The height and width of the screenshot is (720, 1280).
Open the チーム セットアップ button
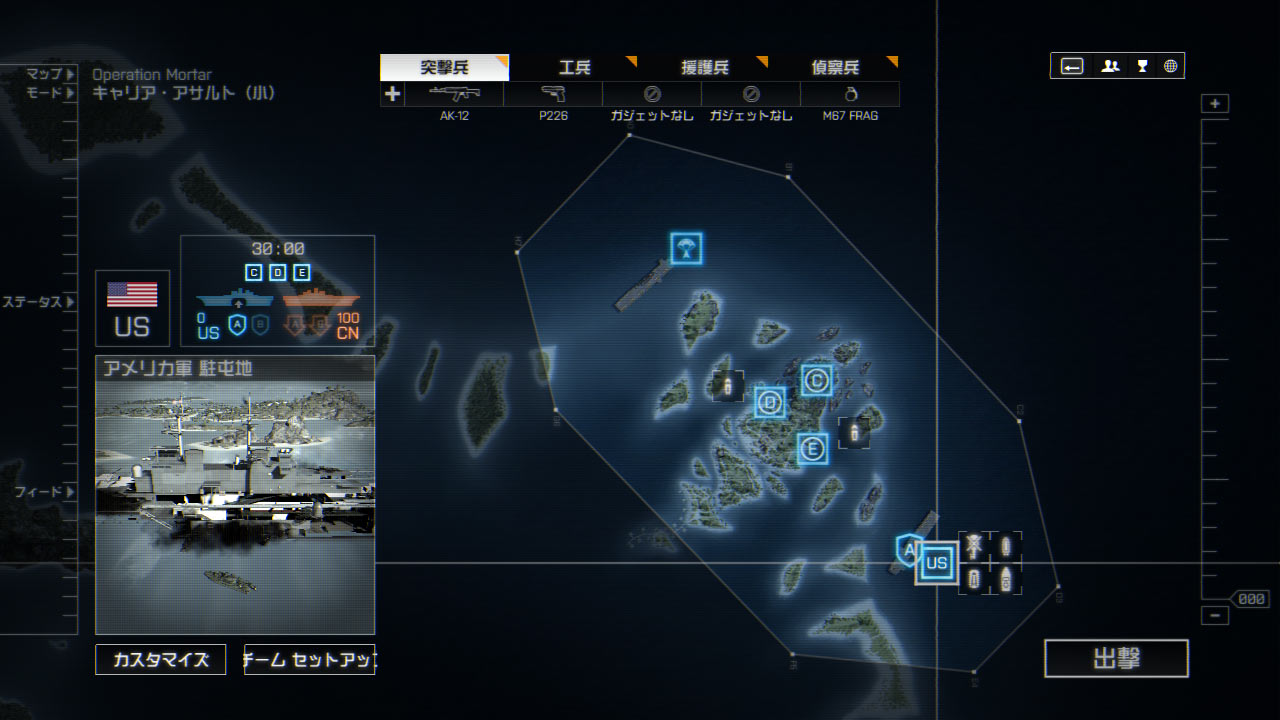click(309, 659)
